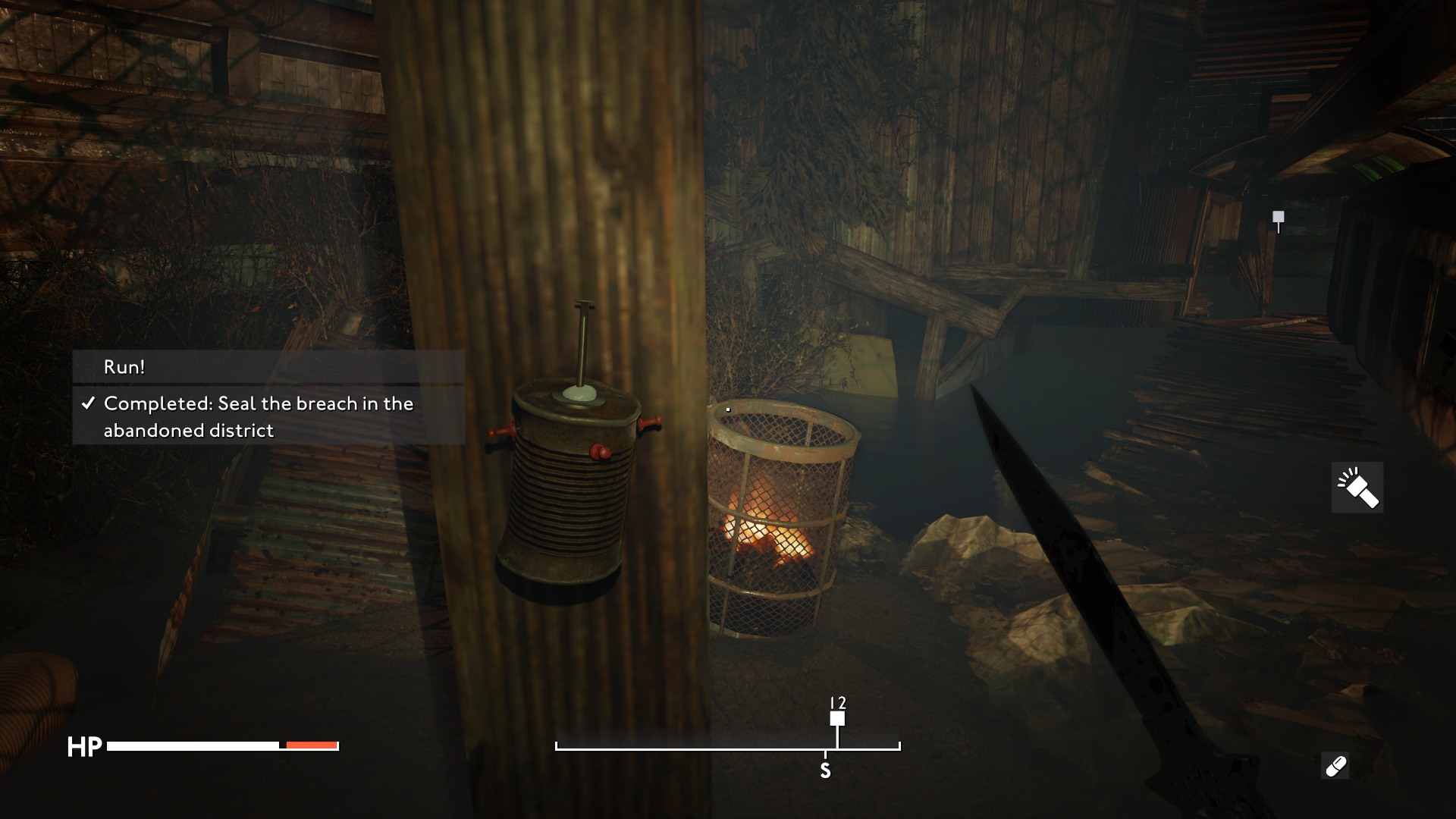This screenshot has width=1456, height=819.
Task: Click the completed "Seal the breach" objective
Action: 268,416
